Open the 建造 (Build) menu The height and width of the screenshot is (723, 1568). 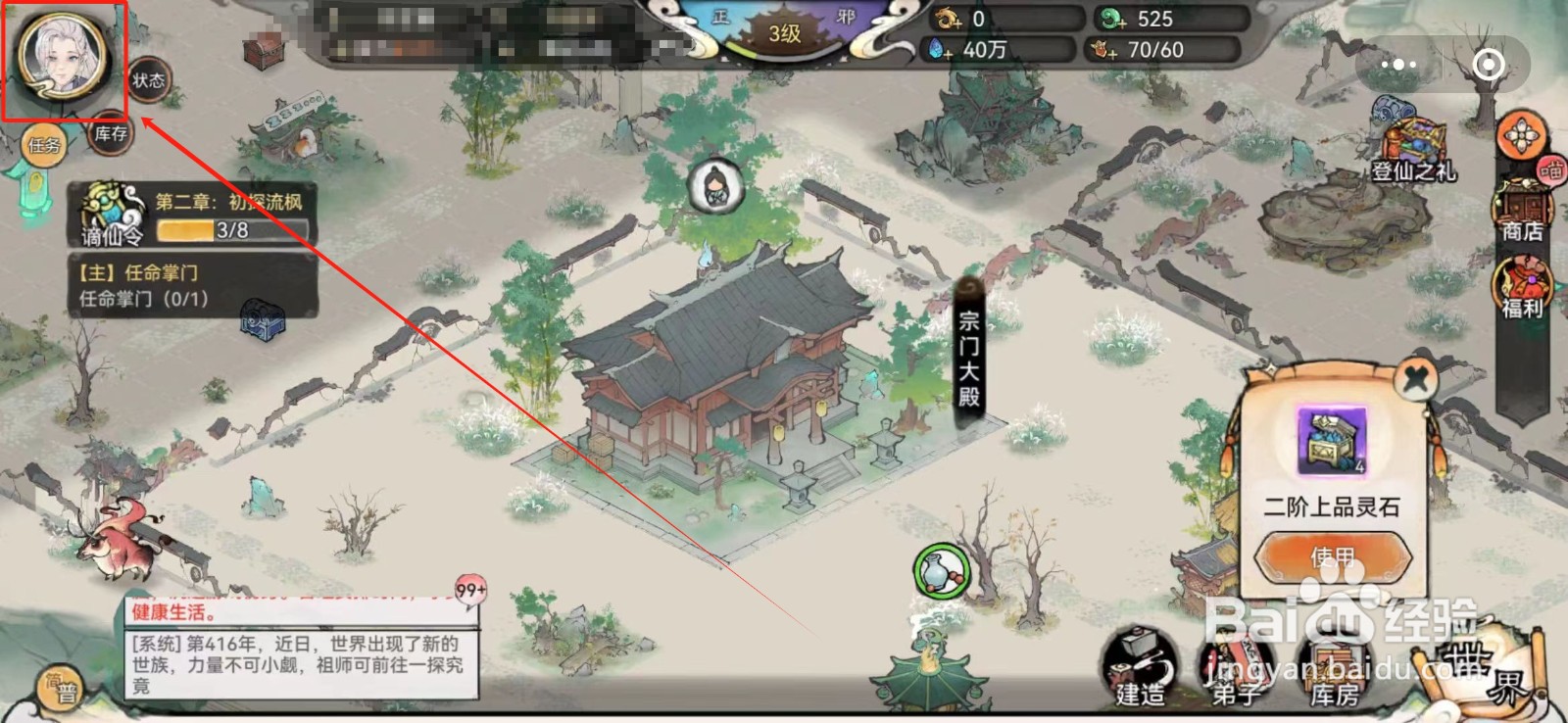click(1142, 669)
